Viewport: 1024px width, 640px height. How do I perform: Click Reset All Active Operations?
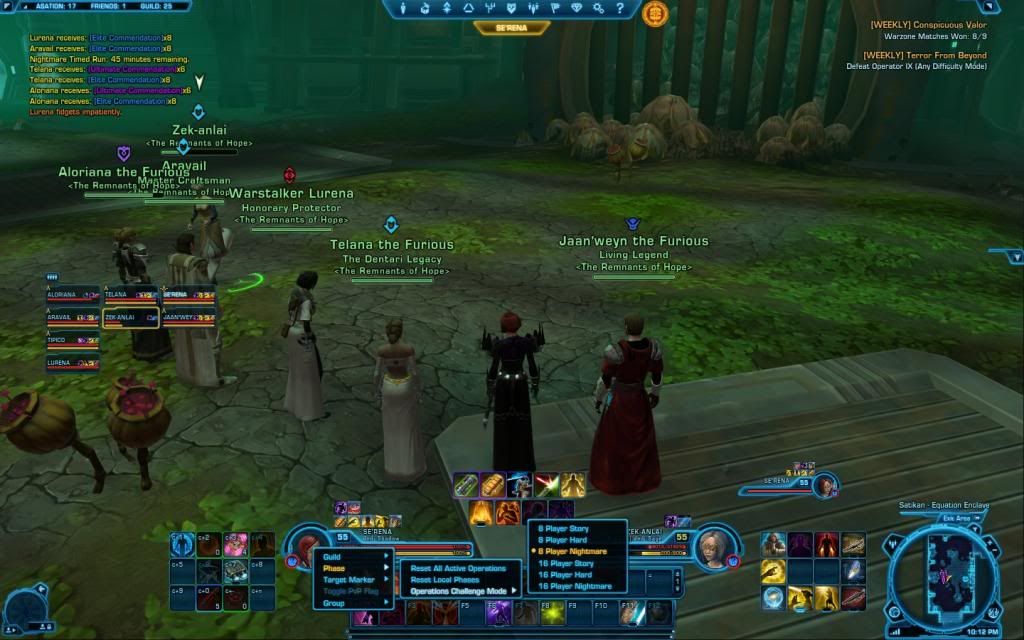pos(458,568)
